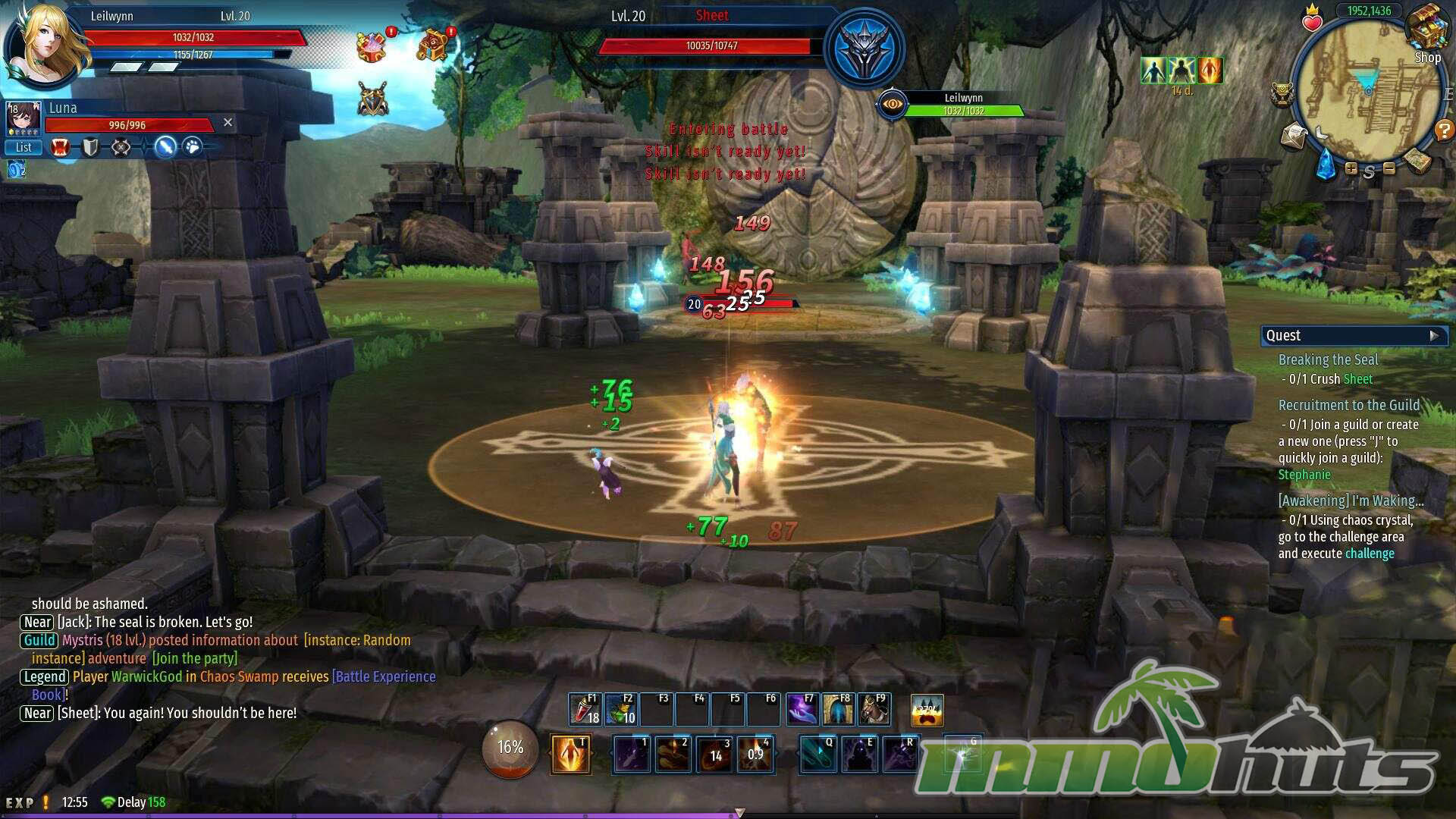This screenshot has height=819, width=1456.
Task: Zoom out the minimap with minus button
Action: (1389, 169)
